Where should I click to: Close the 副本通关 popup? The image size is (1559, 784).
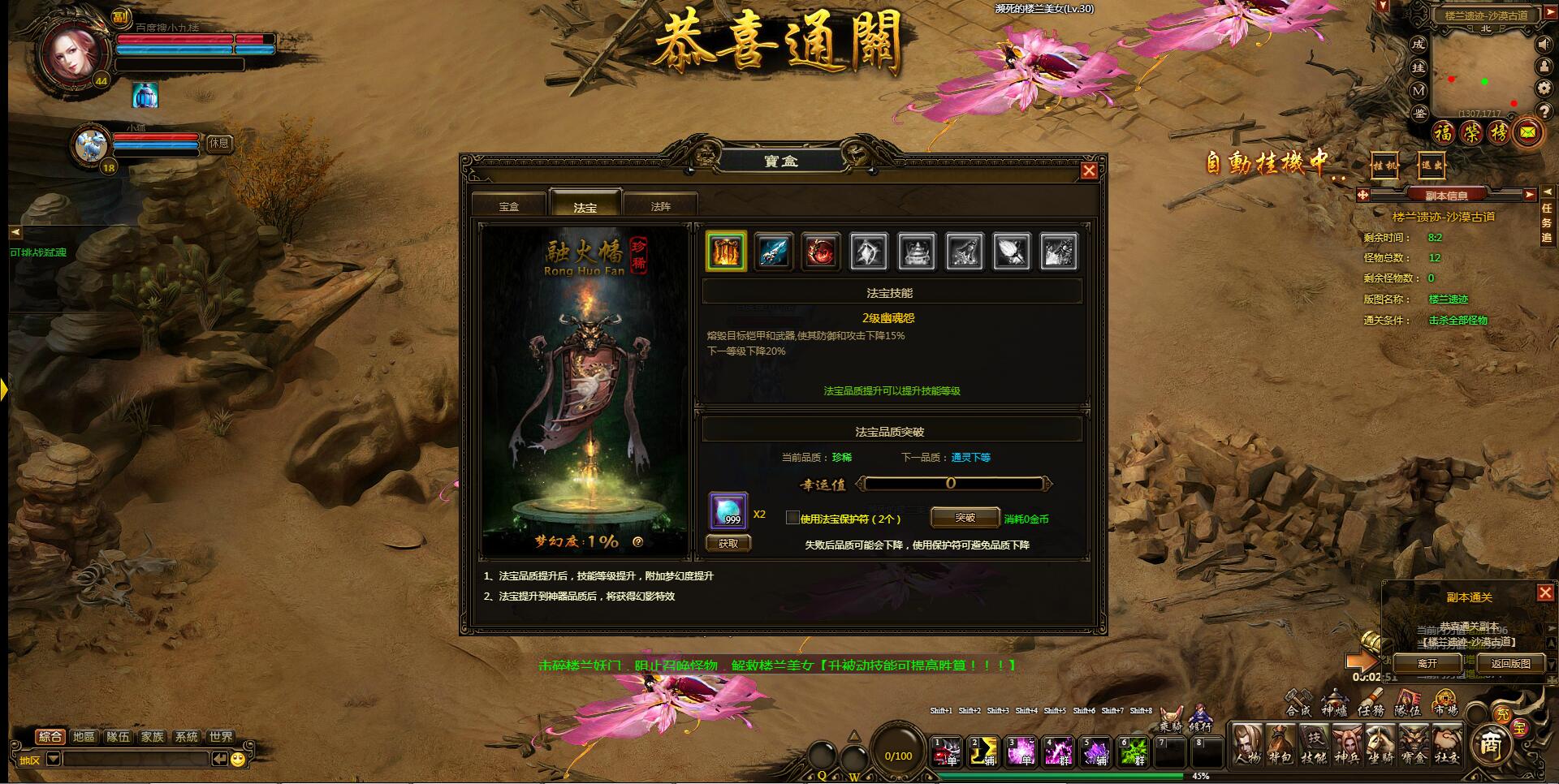(1545, 593)
